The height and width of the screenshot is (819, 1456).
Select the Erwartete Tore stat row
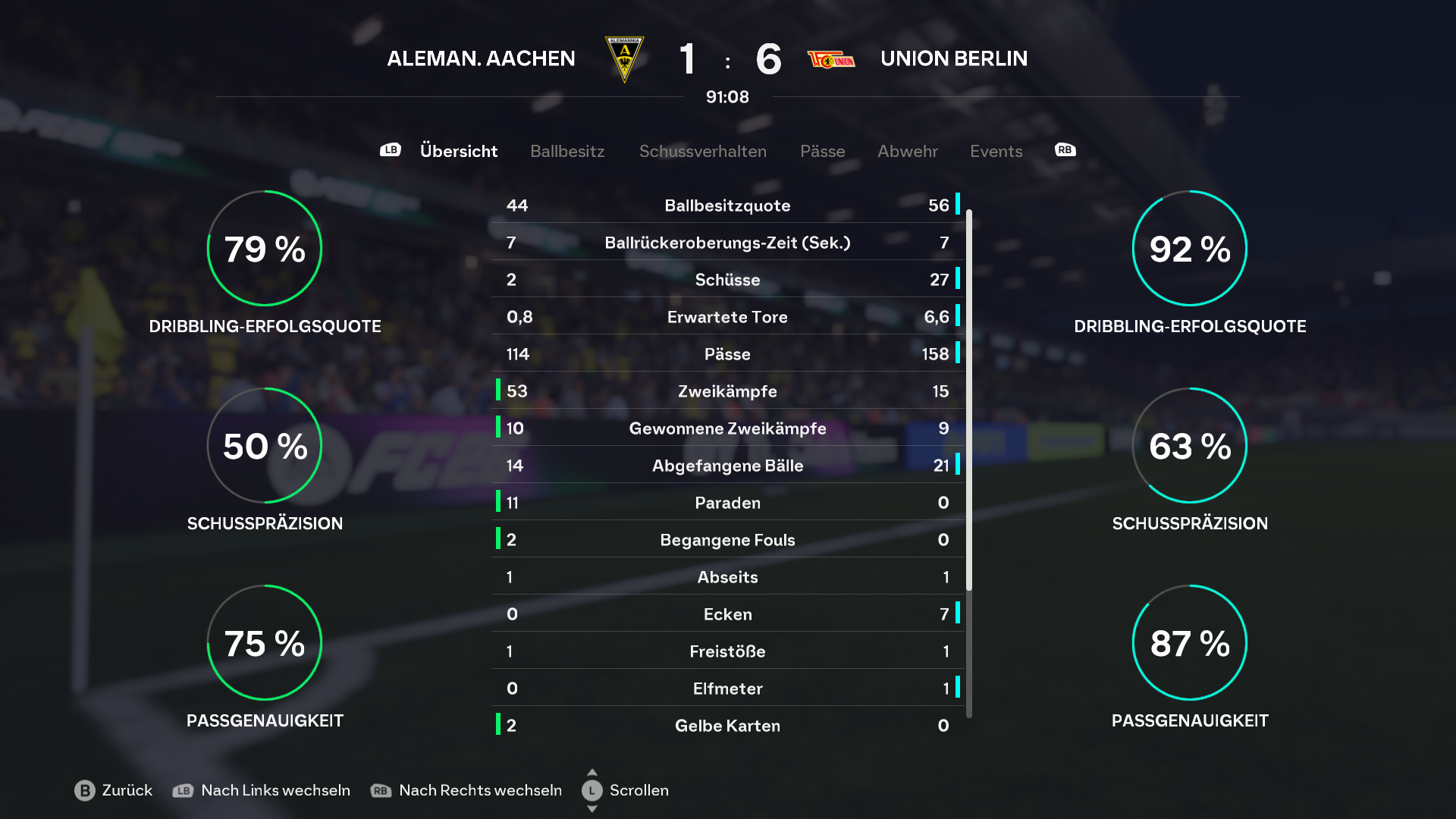pos(727,317)
